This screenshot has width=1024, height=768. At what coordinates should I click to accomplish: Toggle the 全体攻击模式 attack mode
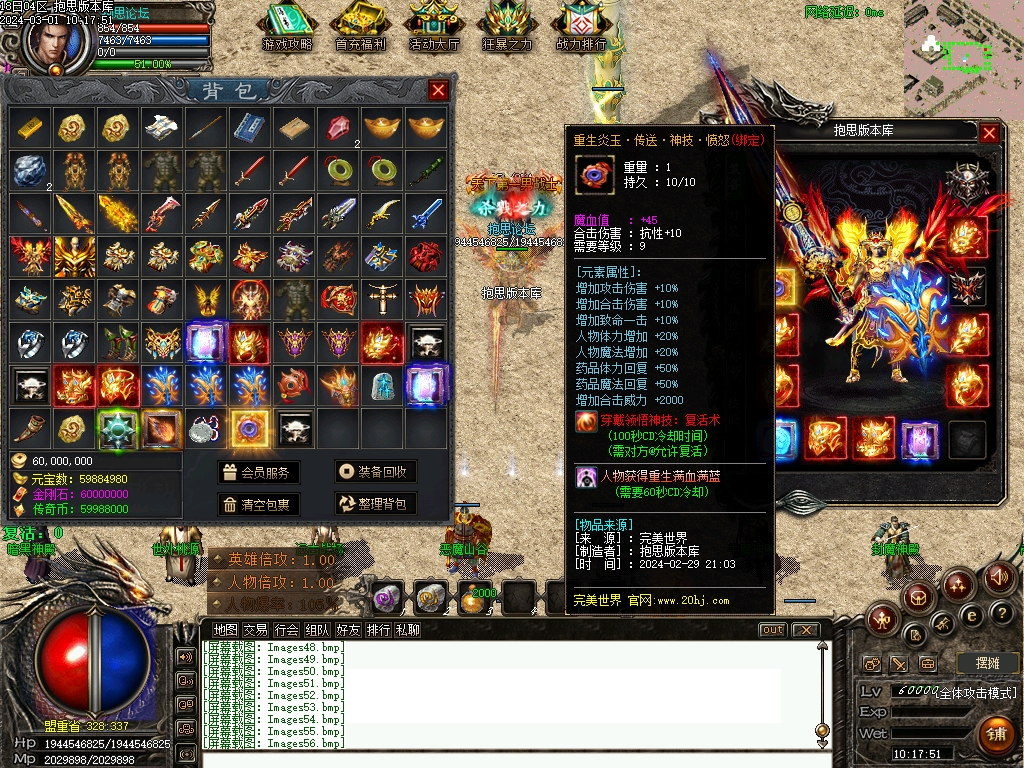978,692
